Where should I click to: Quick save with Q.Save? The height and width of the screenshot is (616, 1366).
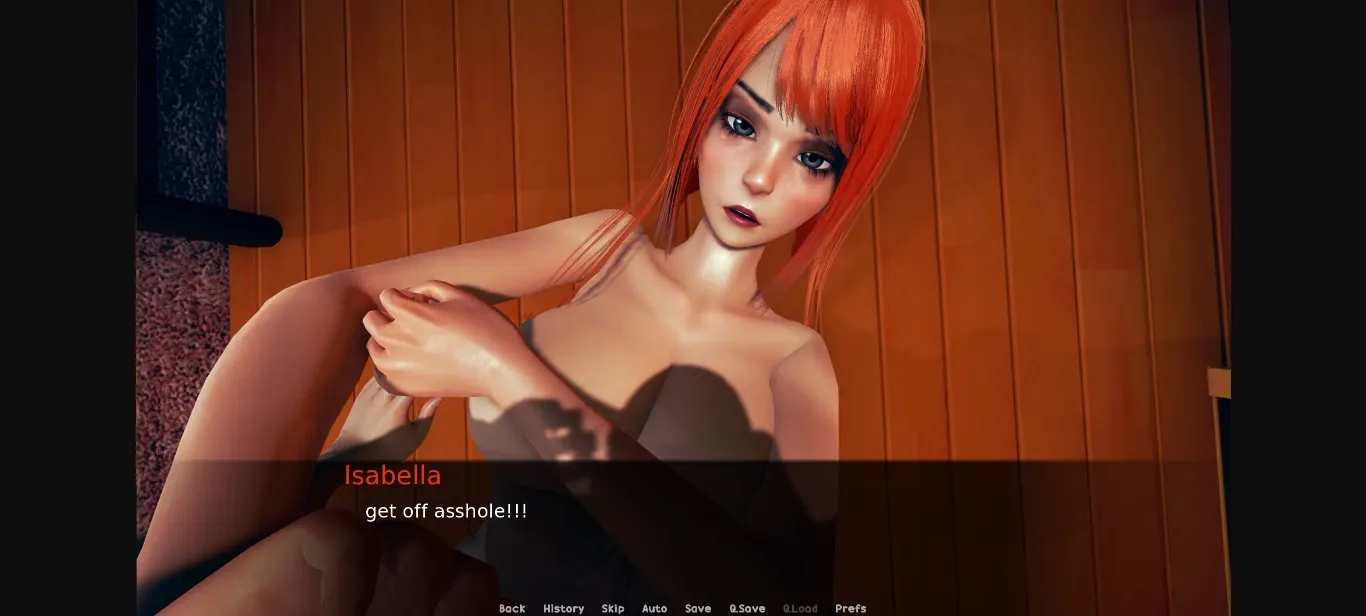point(747,608)
